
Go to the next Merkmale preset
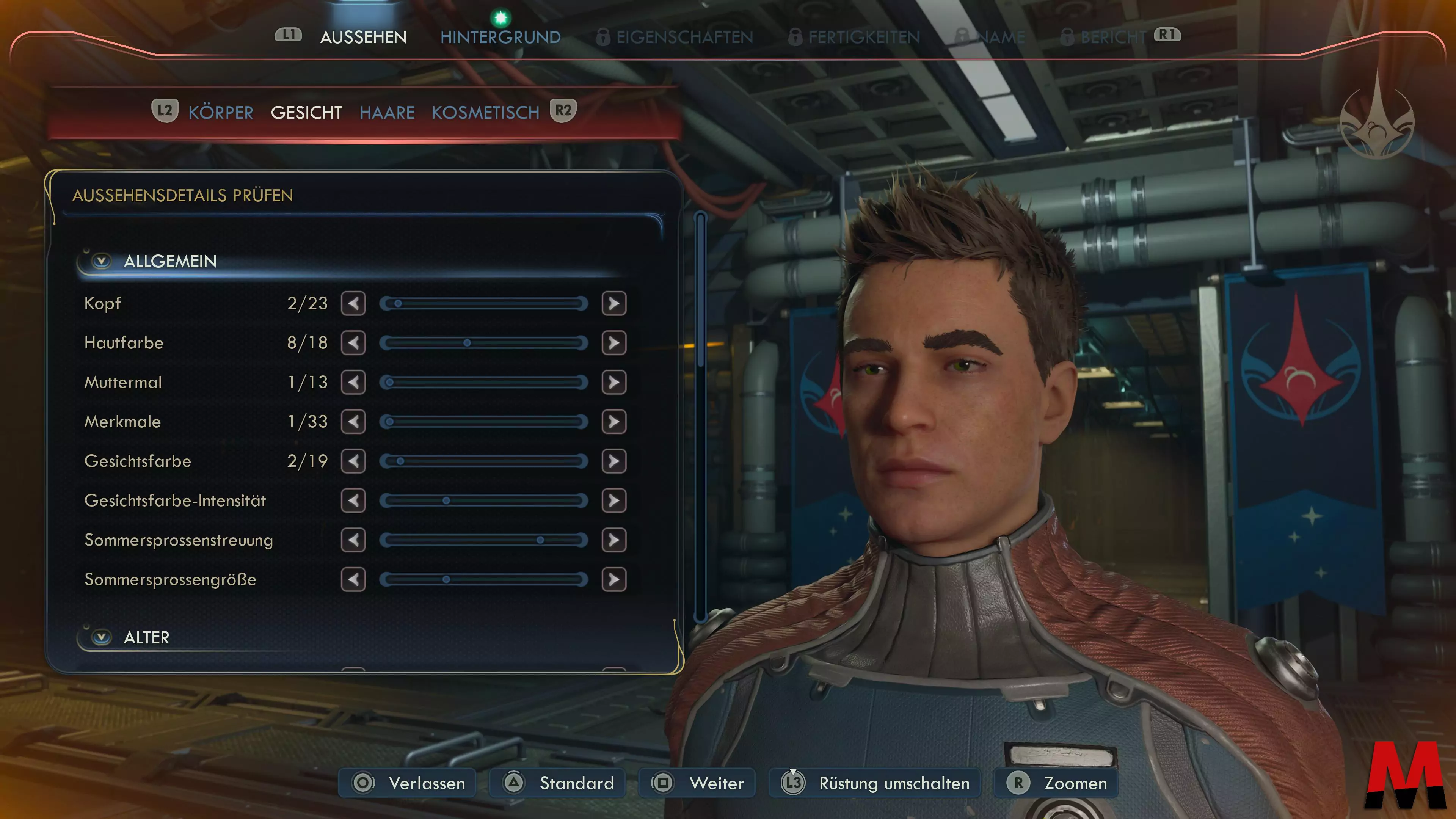coord(614,422)
